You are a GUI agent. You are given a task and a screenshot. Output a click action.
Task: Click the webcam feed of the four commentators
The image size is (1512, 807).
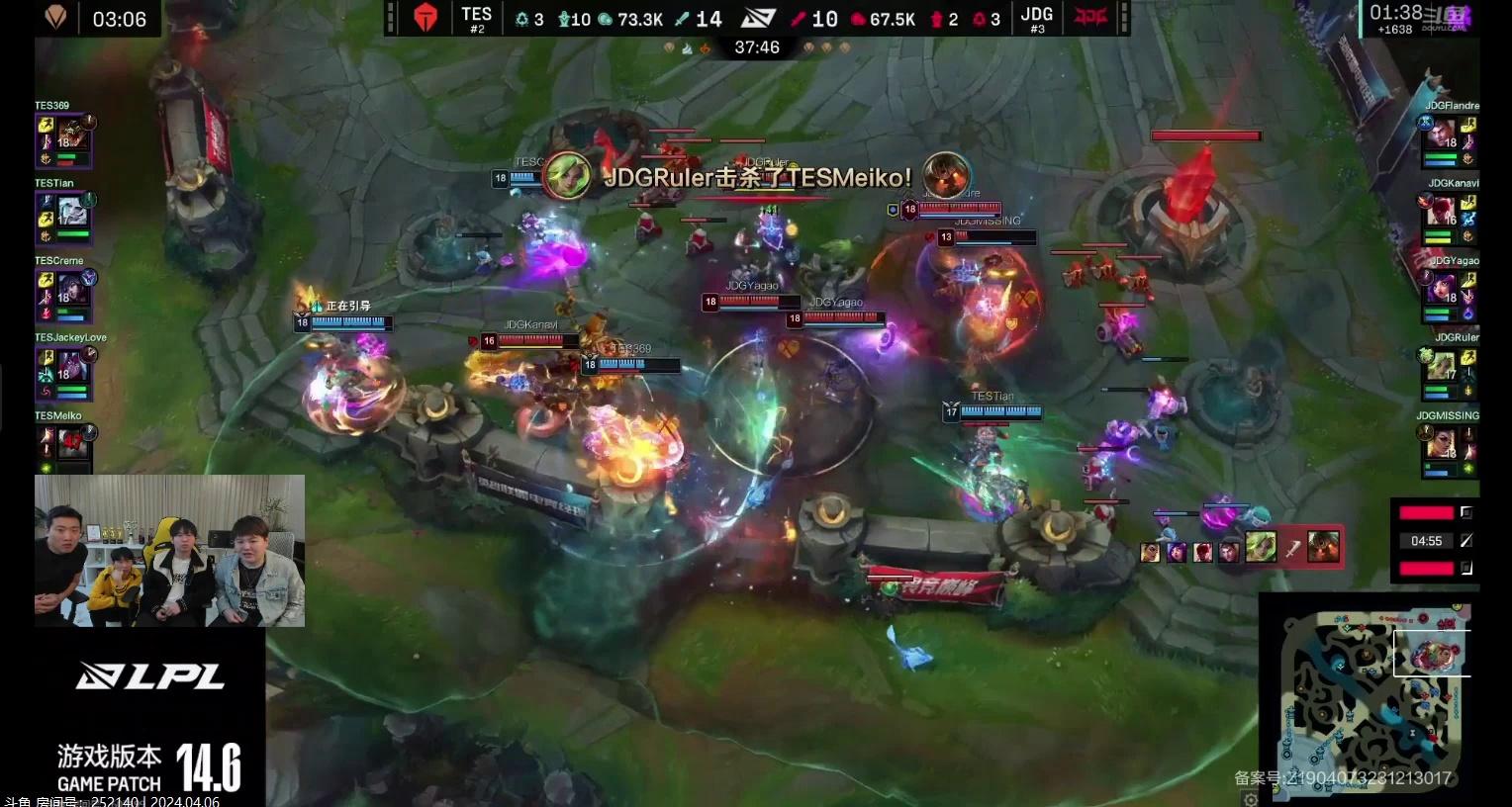(169, 551)
